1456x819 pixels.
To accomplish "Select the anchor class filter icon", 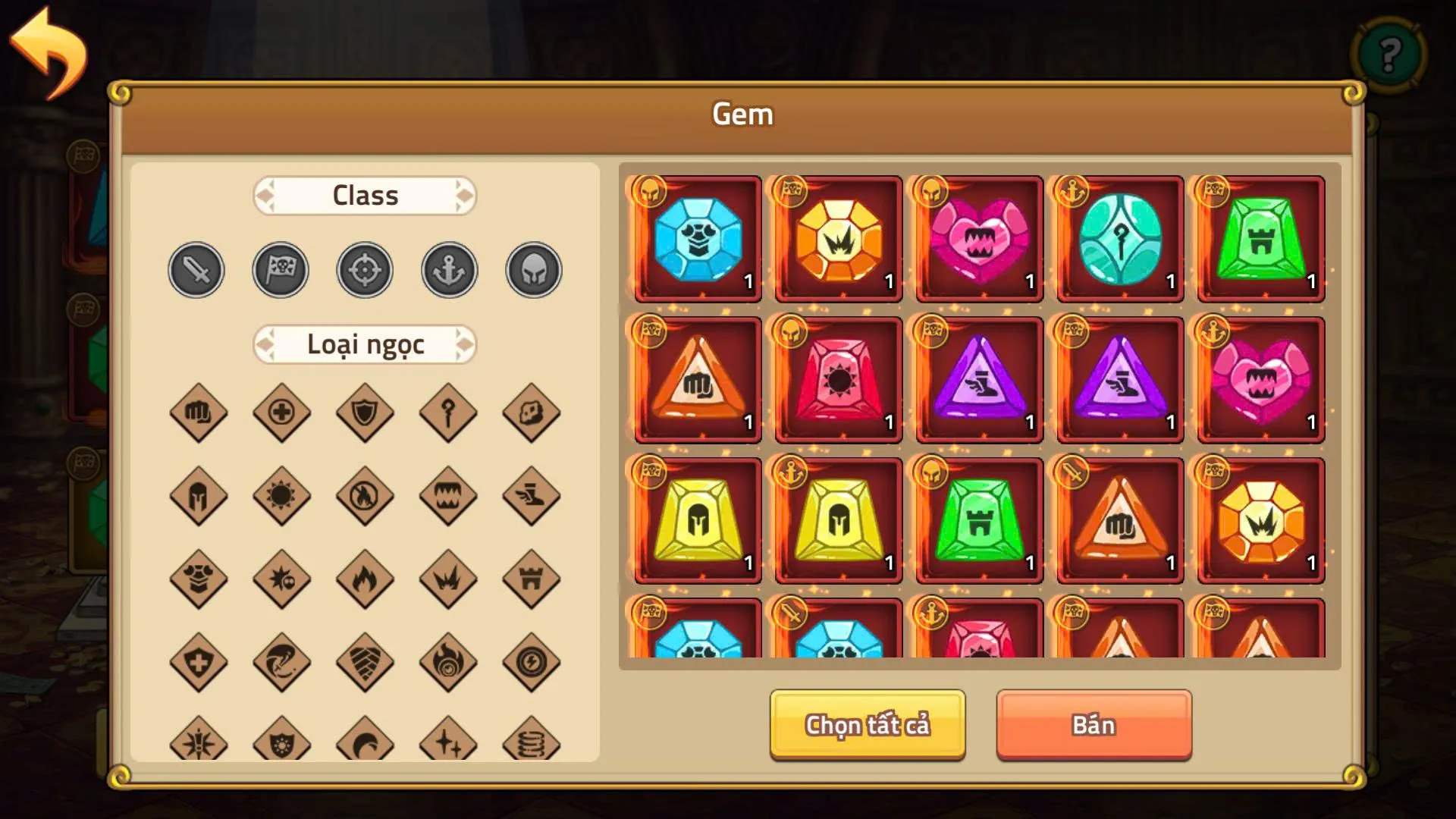I will coord(448,269).
